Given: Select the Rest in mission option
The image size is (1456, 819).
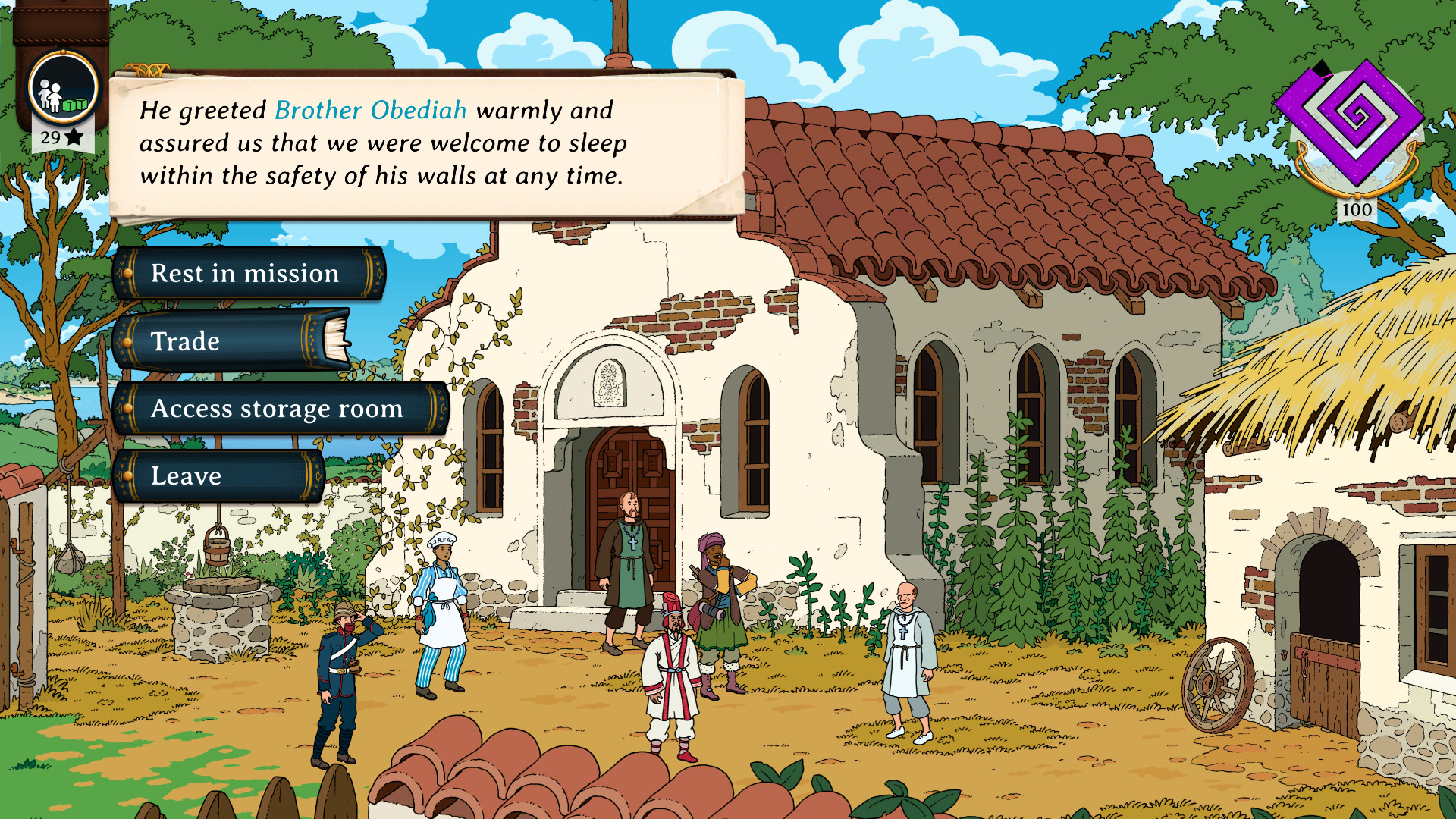Looking at the screenshot, I should 244,273.
